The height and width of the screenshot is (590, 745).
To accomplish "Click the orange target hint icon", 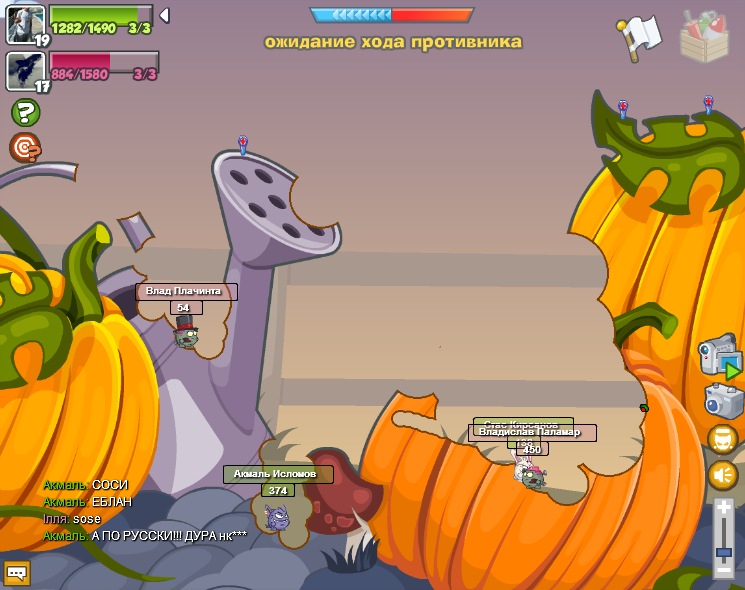I will pyautogui.click(x=25, y=148).
